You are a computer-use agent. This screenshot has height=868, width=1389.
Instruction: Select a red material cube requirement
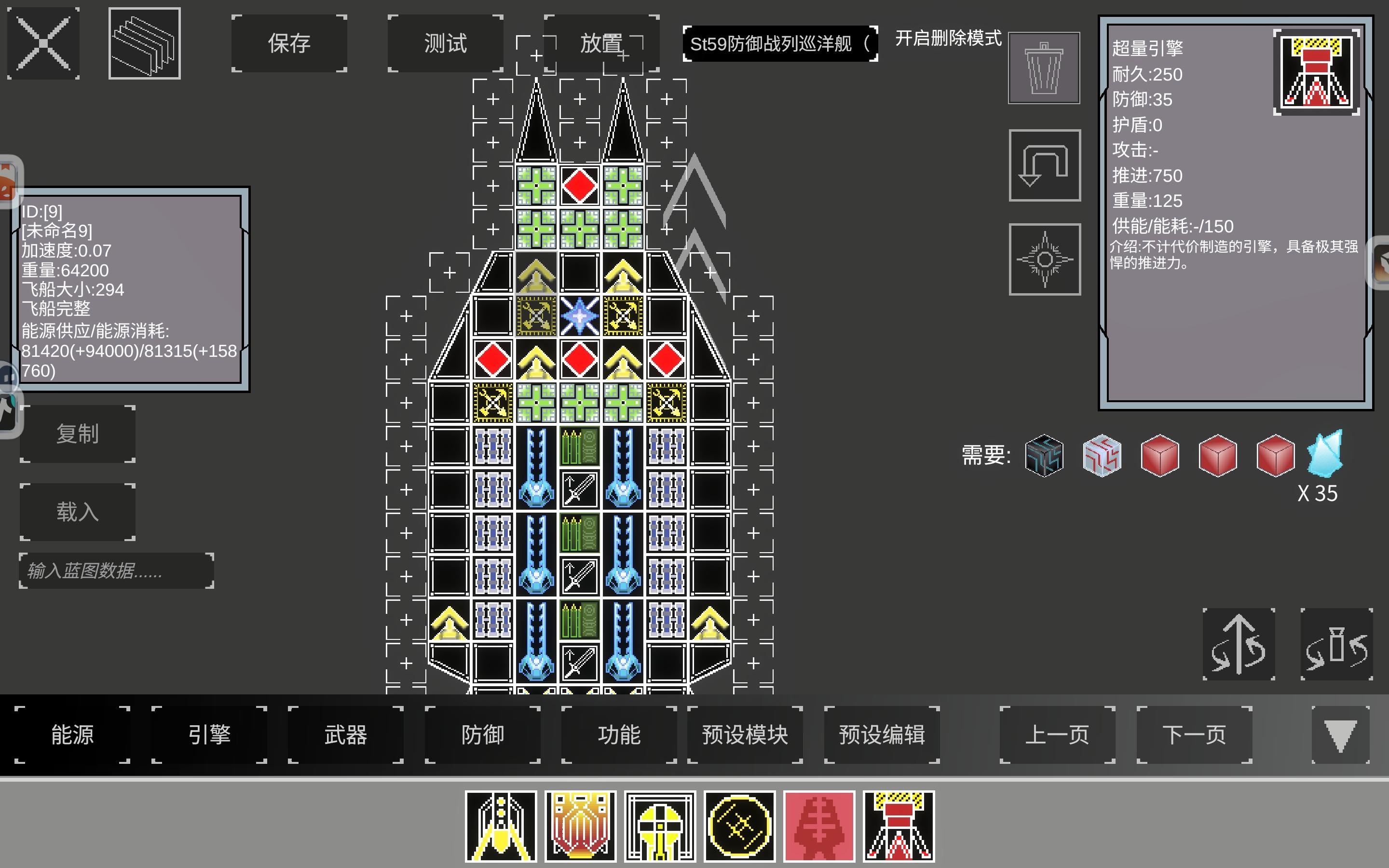(x=1160, y=455)
